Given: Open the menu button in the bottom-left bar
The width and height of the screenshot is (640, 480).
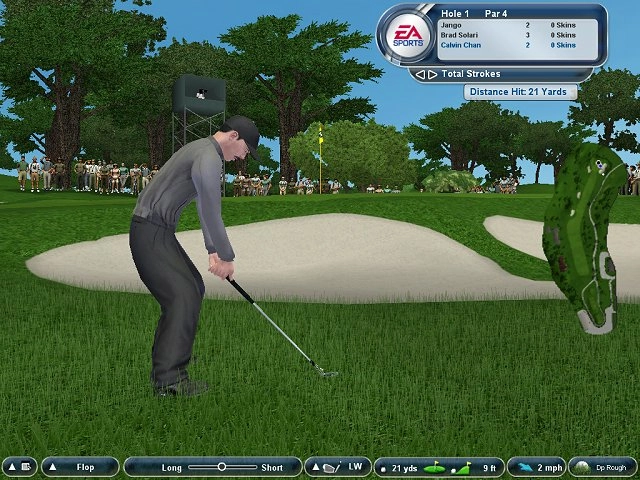Looking at the screenshot, I should point(19,467).
